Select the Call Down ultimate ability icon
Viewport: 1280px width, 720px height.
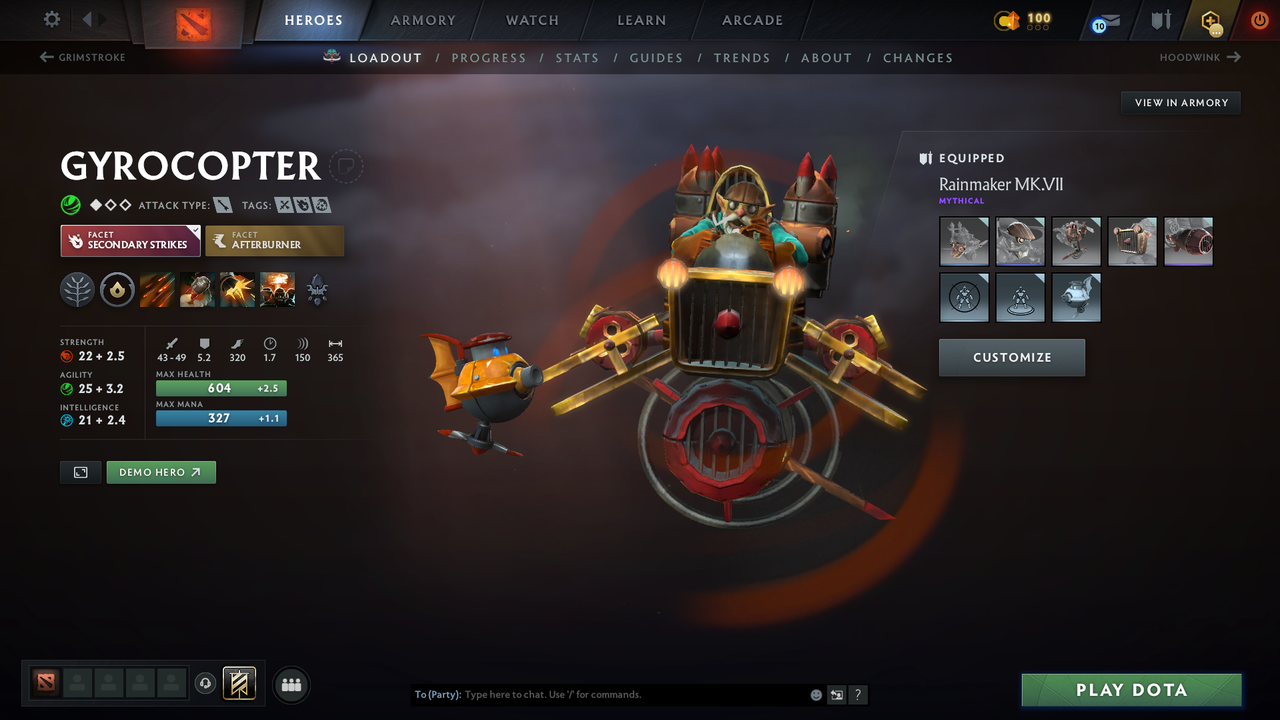277,290
